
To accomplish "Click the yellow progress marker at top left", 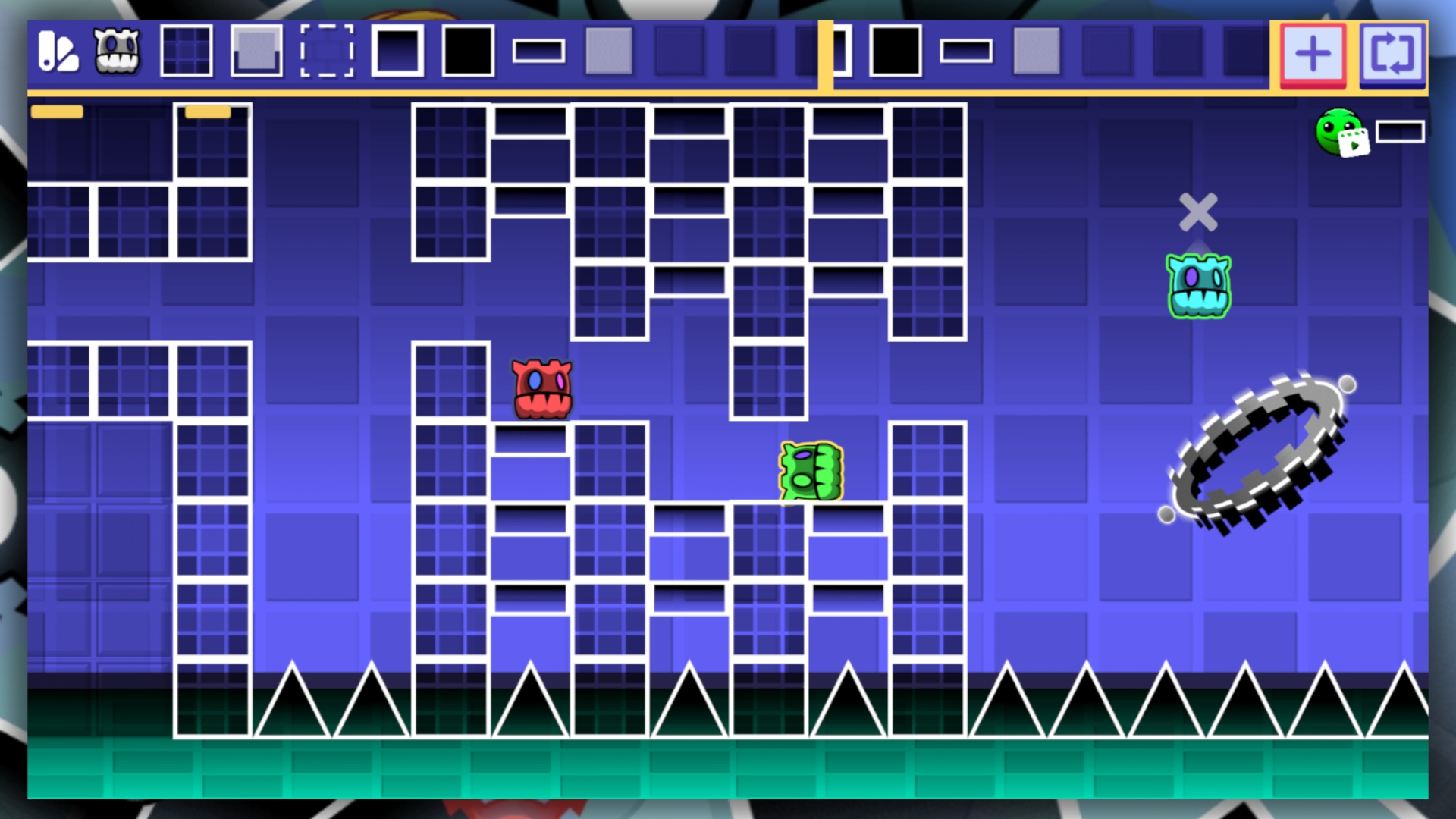I will [x=57, y=111].
